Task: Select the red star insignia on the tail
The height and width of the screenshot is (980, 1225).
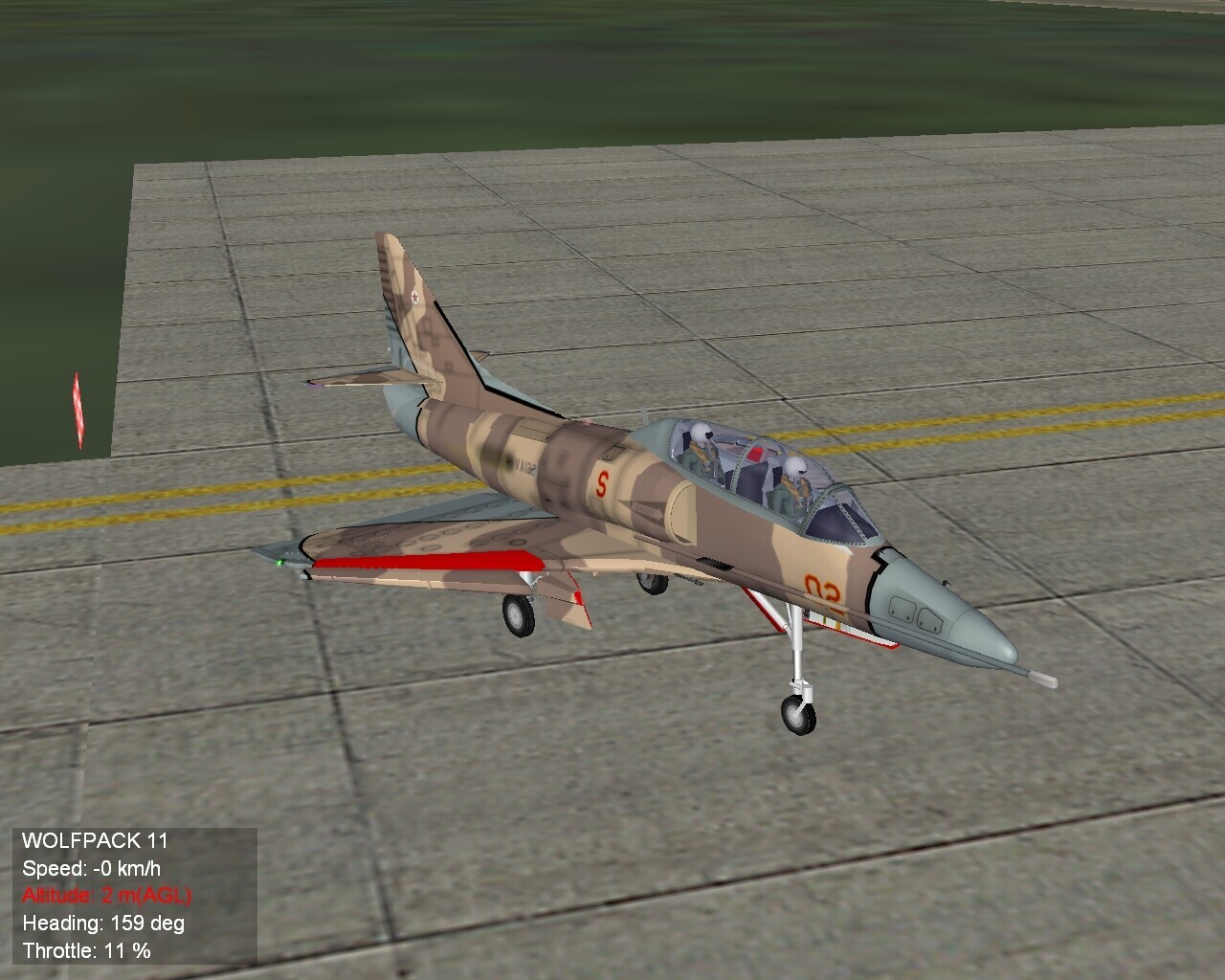Action: pos(415,298)
